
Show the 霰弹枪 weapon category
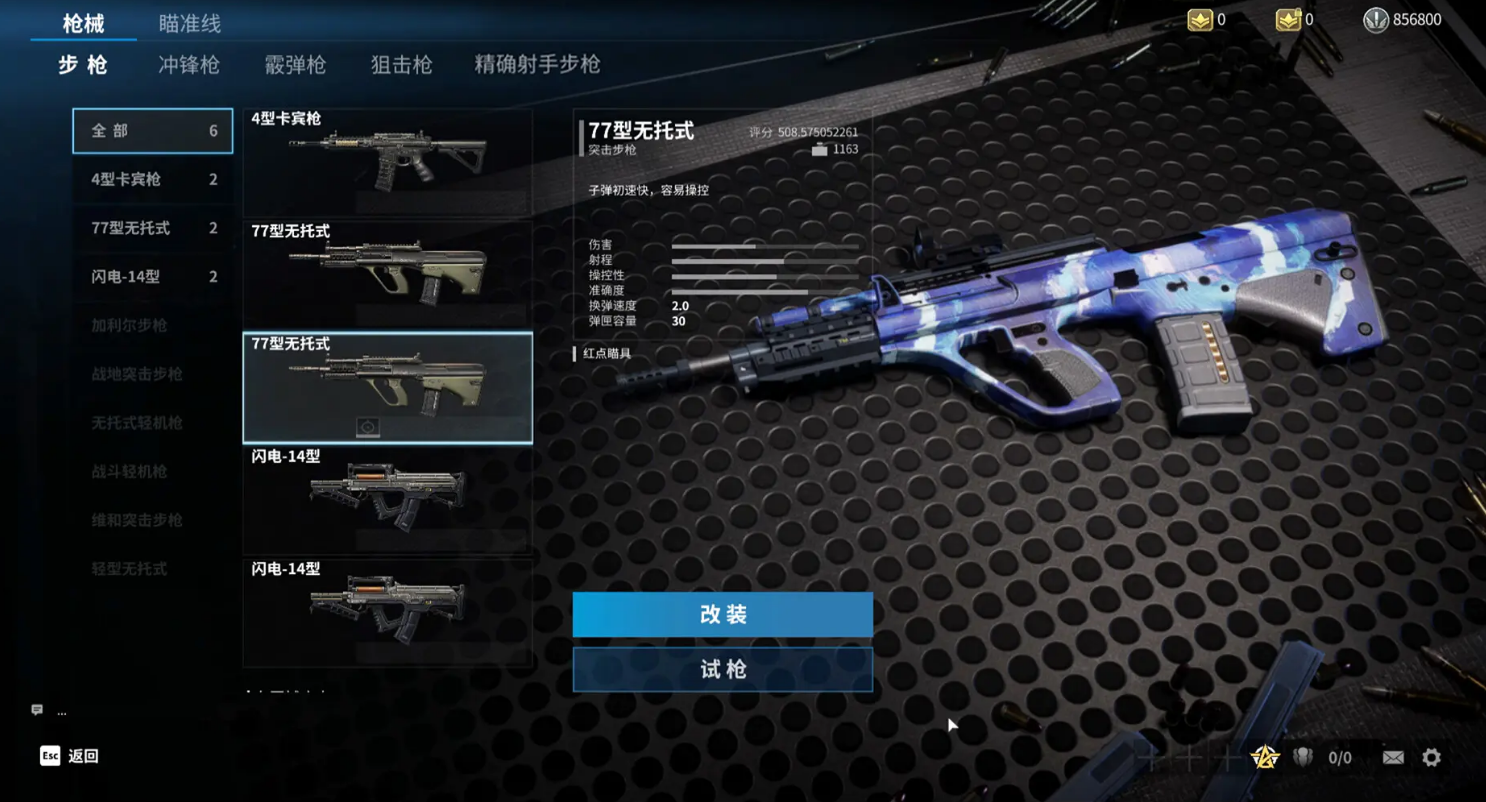click(x=295, y=65)
